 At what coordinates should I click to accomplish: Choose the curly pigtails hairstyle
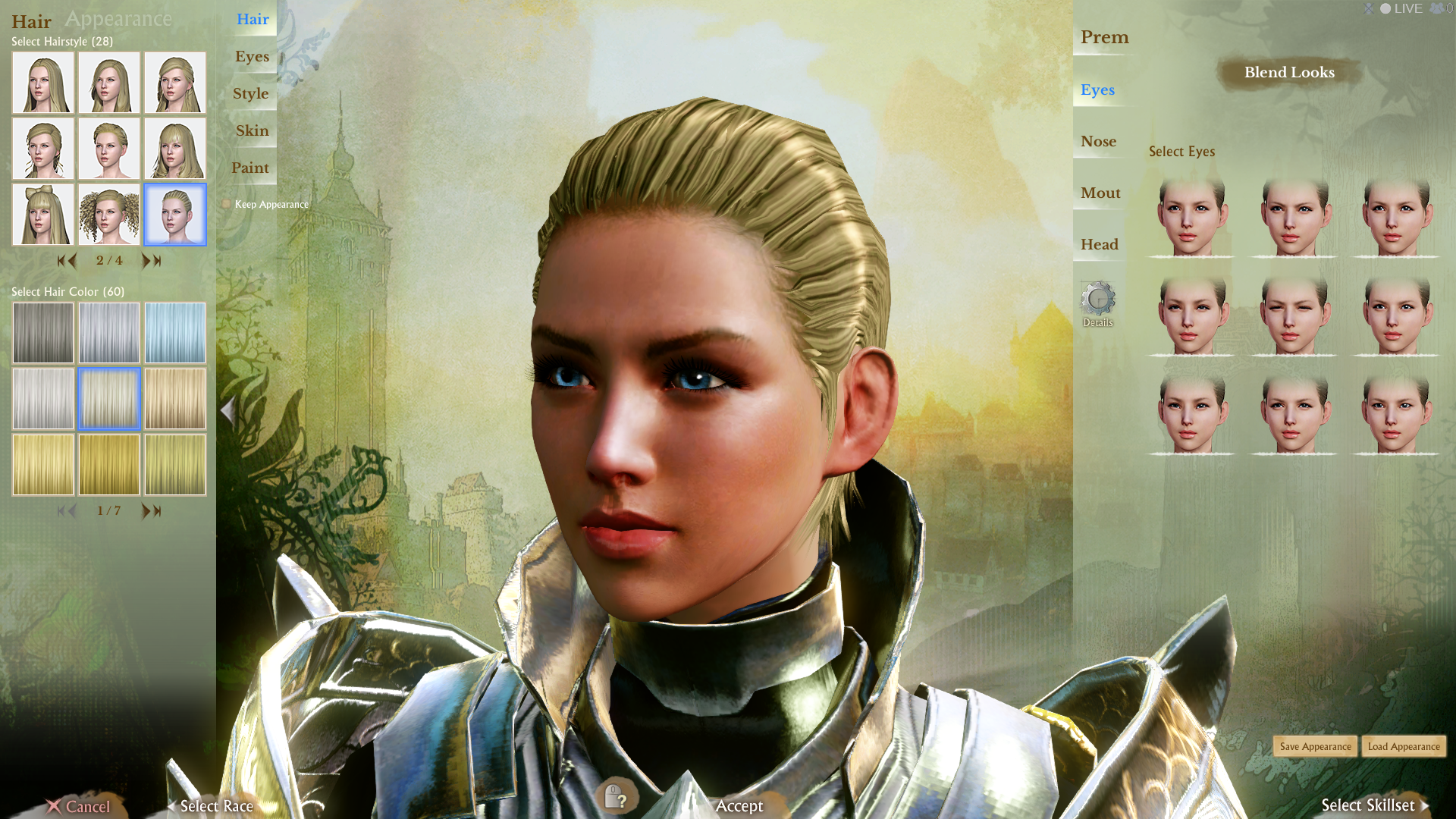109,215
